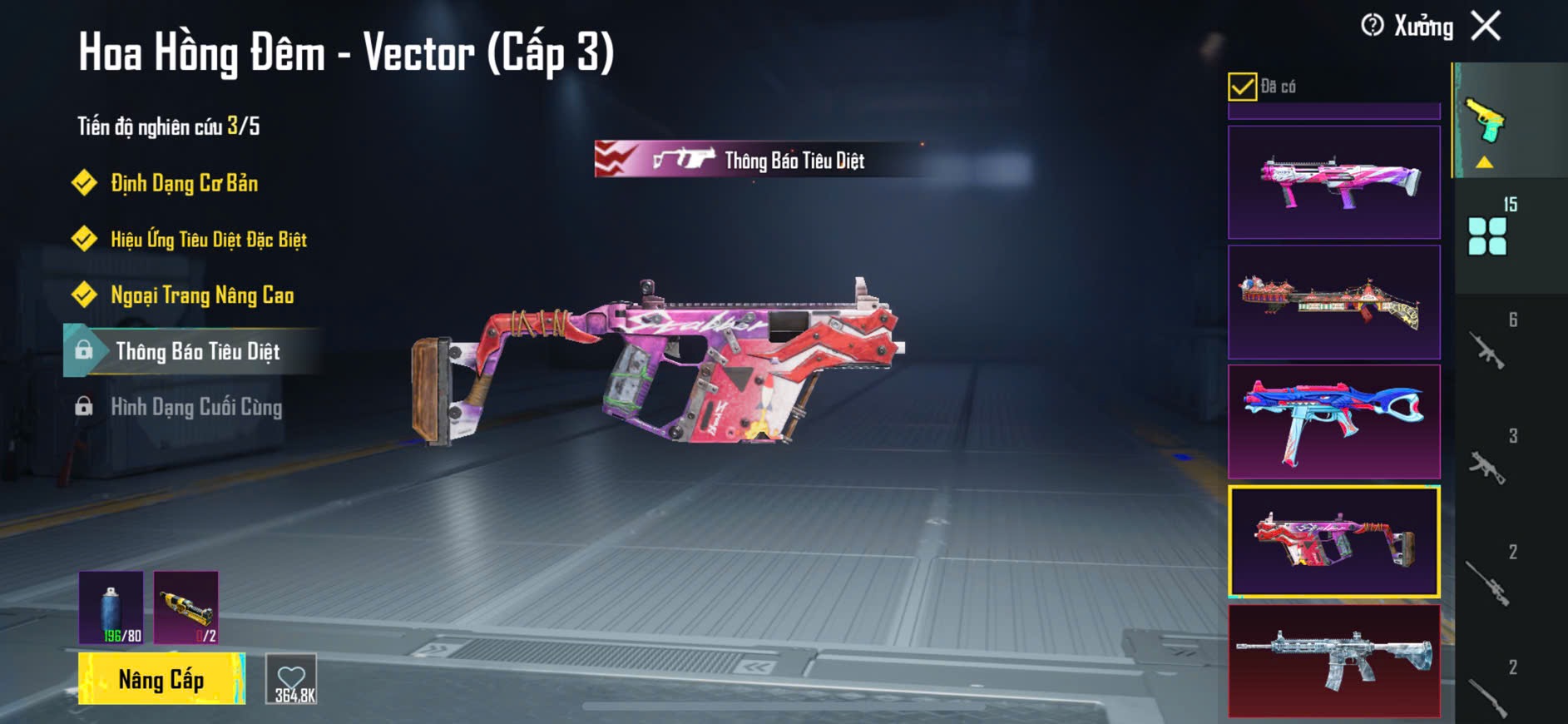Close the weapon workshop screen
Viewport: 1568px width, 724px height.
click(1486, 26)
